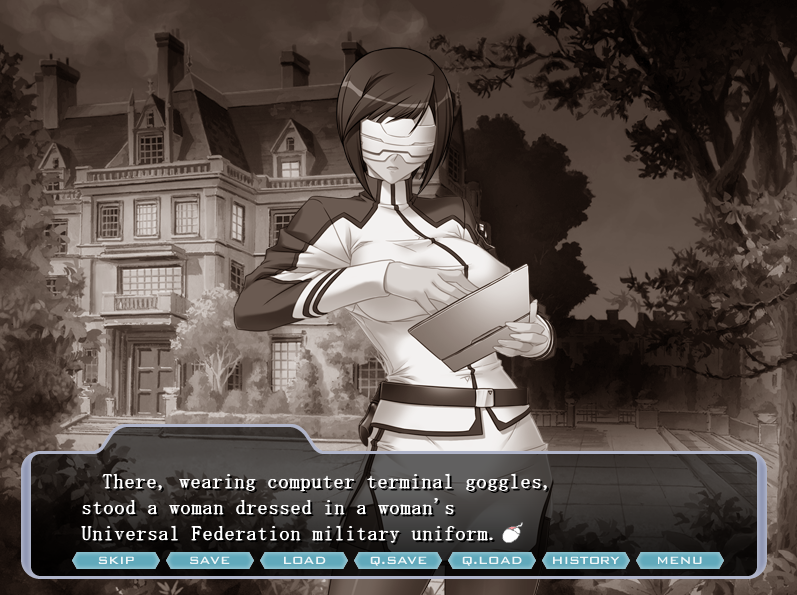Open the SAVE menu
The height and width of the screenshot is (595, 797).
pyautogui.click(x=210, y=560)
